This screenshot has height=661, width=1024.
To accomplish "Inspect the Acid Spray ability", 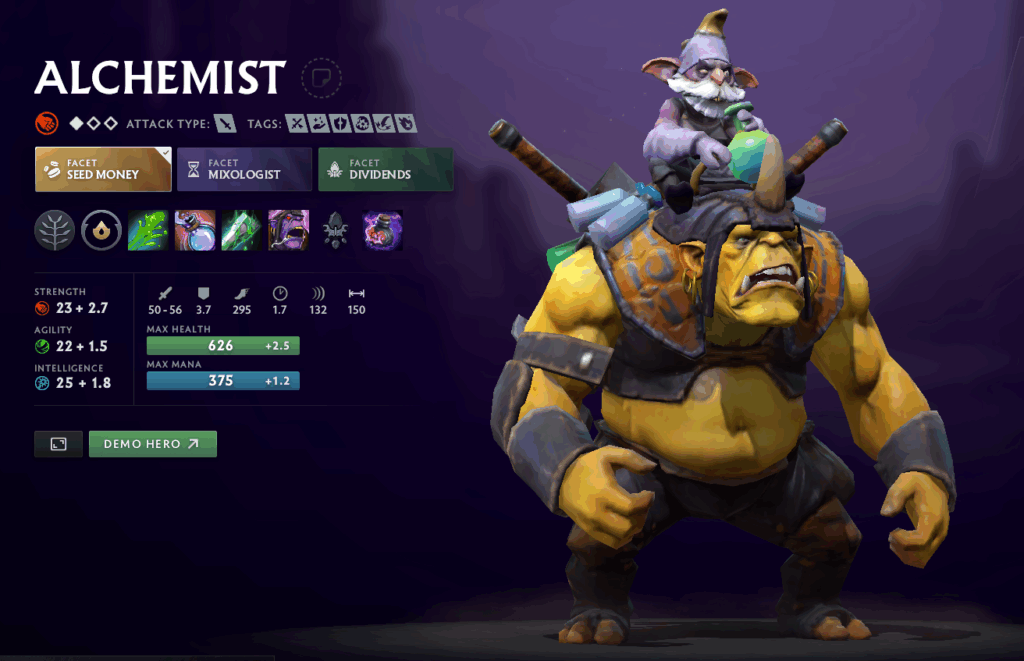I will click(x=147, y=230).
